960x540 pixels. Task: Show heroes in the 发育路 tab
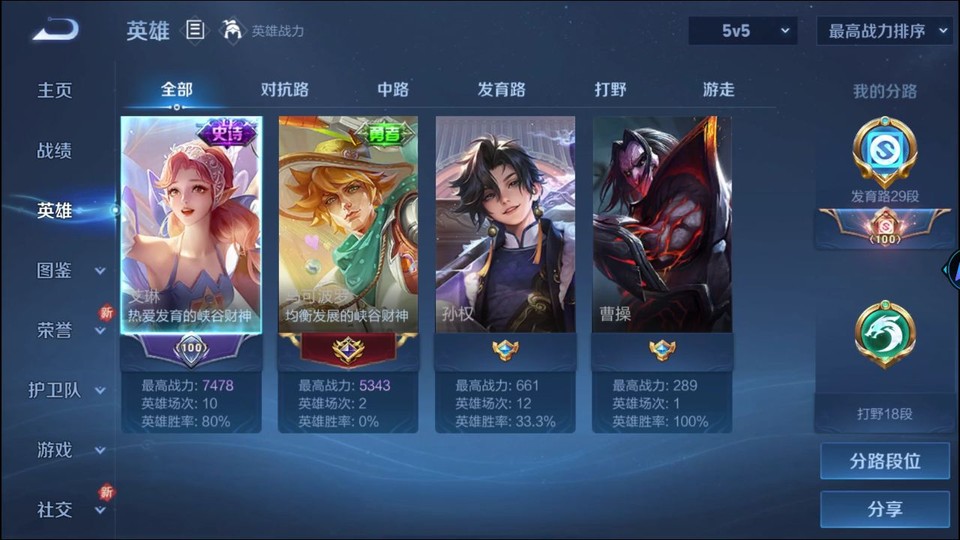(x=501, y=89)
